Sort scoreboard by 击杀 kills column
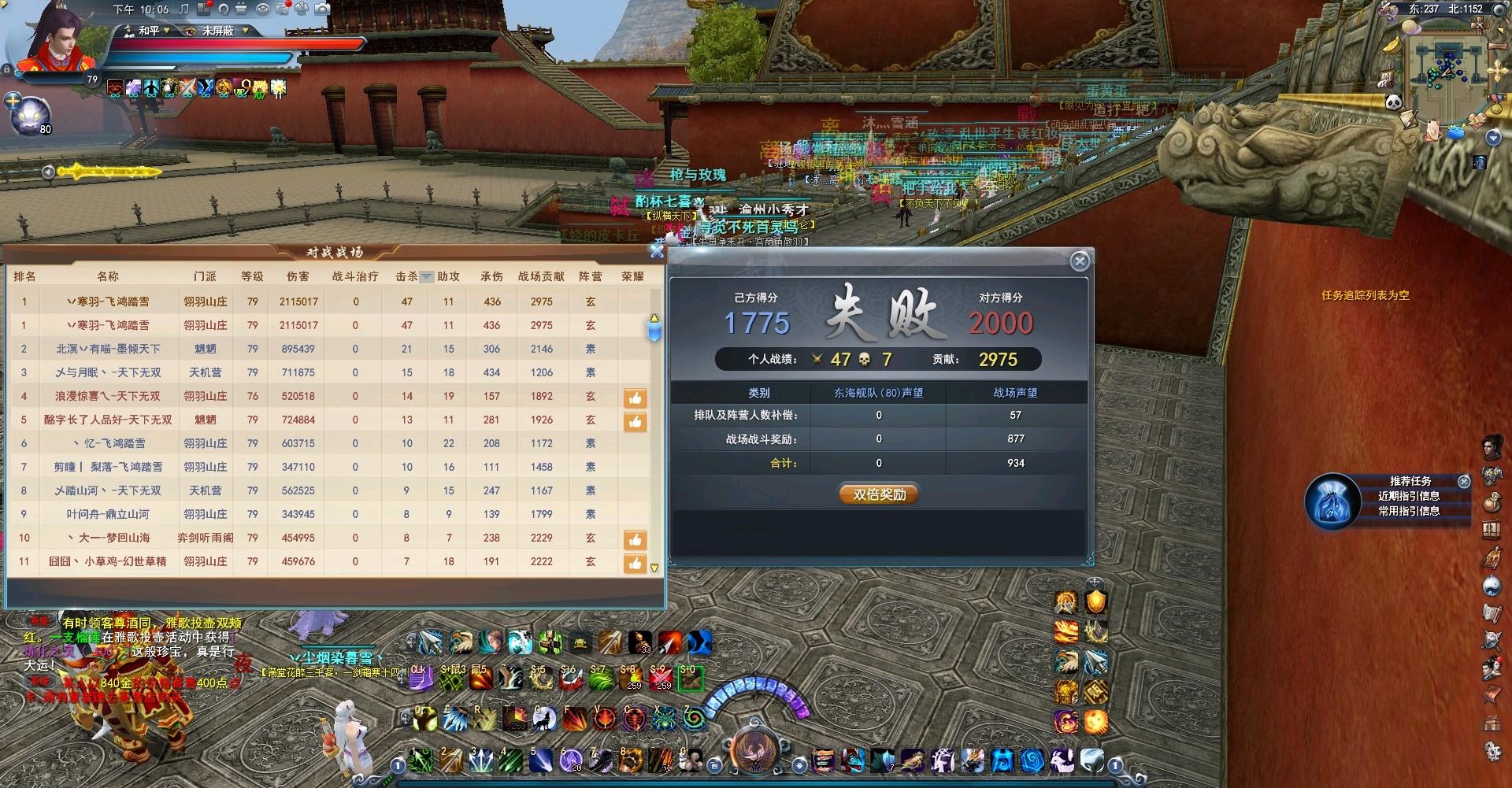 407,276
